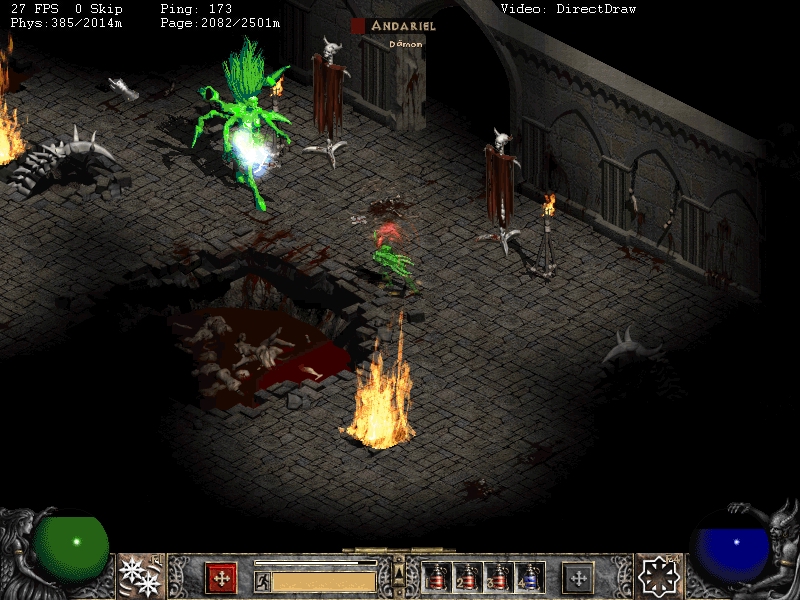Toggle the run/walk button
Screen dimensions: 800x600
pos(262,580)
